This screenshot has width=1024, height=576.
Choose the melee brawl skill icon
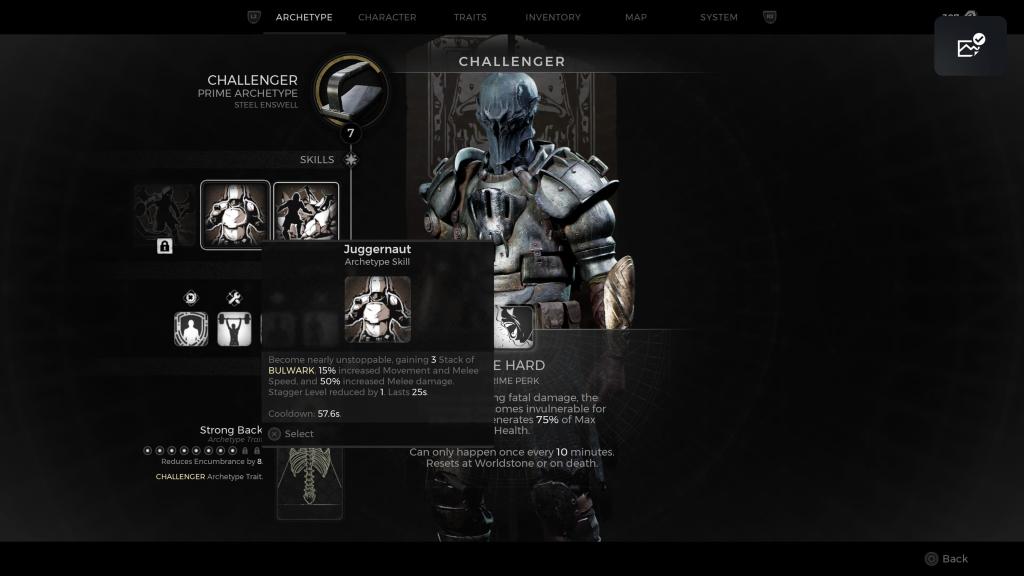[x=306, y=213]
